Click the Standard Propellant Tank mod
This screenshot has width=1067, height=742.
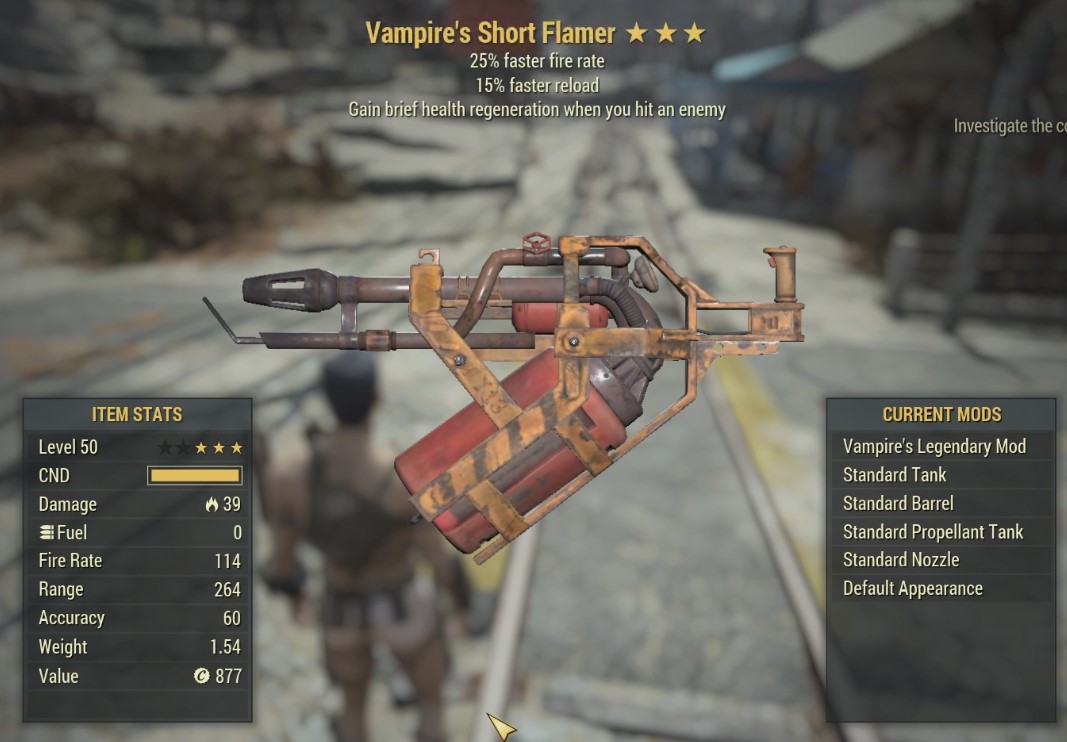coord(932,532)
